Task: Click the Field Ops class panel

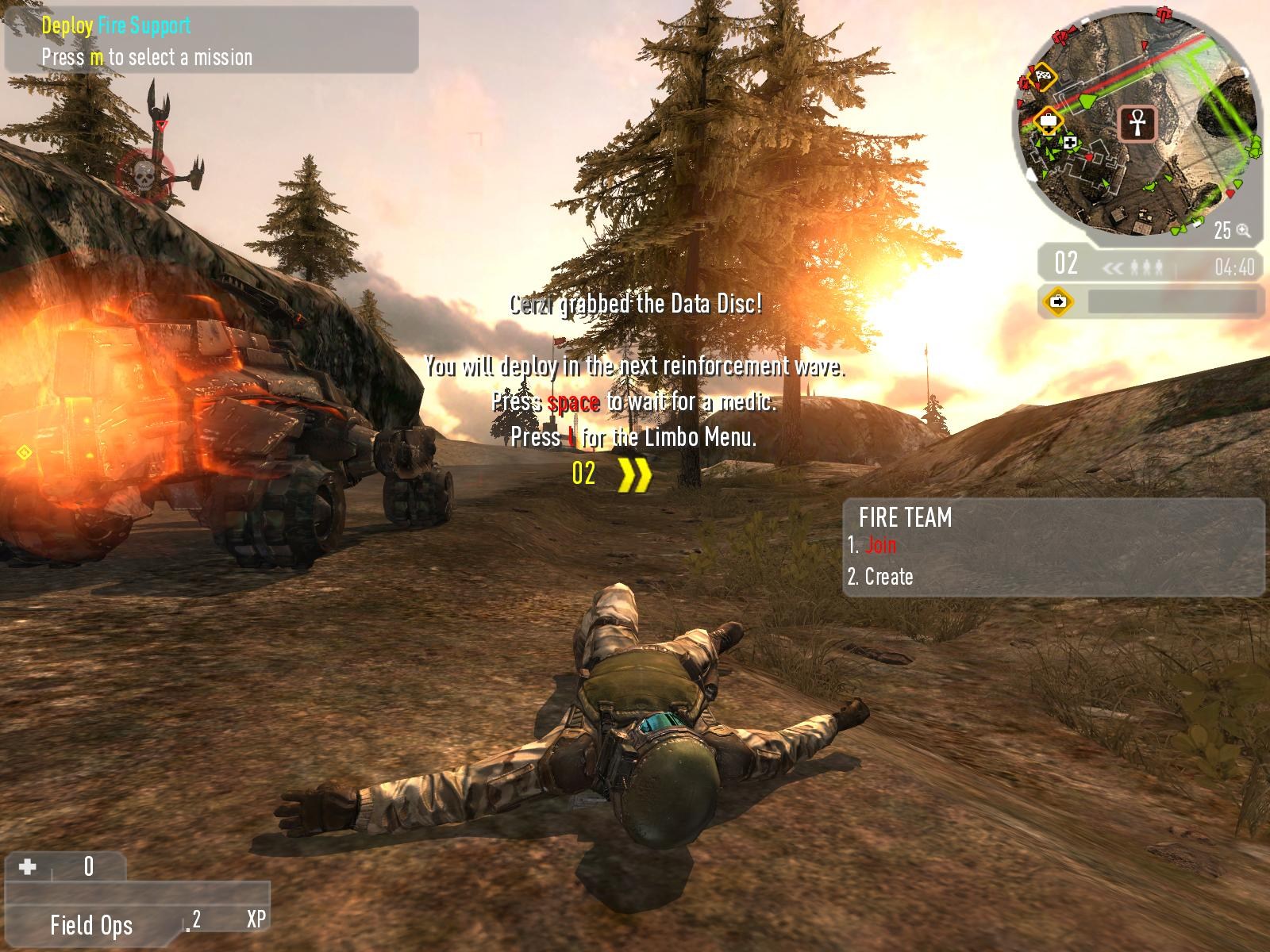Action: click(91, 924)
